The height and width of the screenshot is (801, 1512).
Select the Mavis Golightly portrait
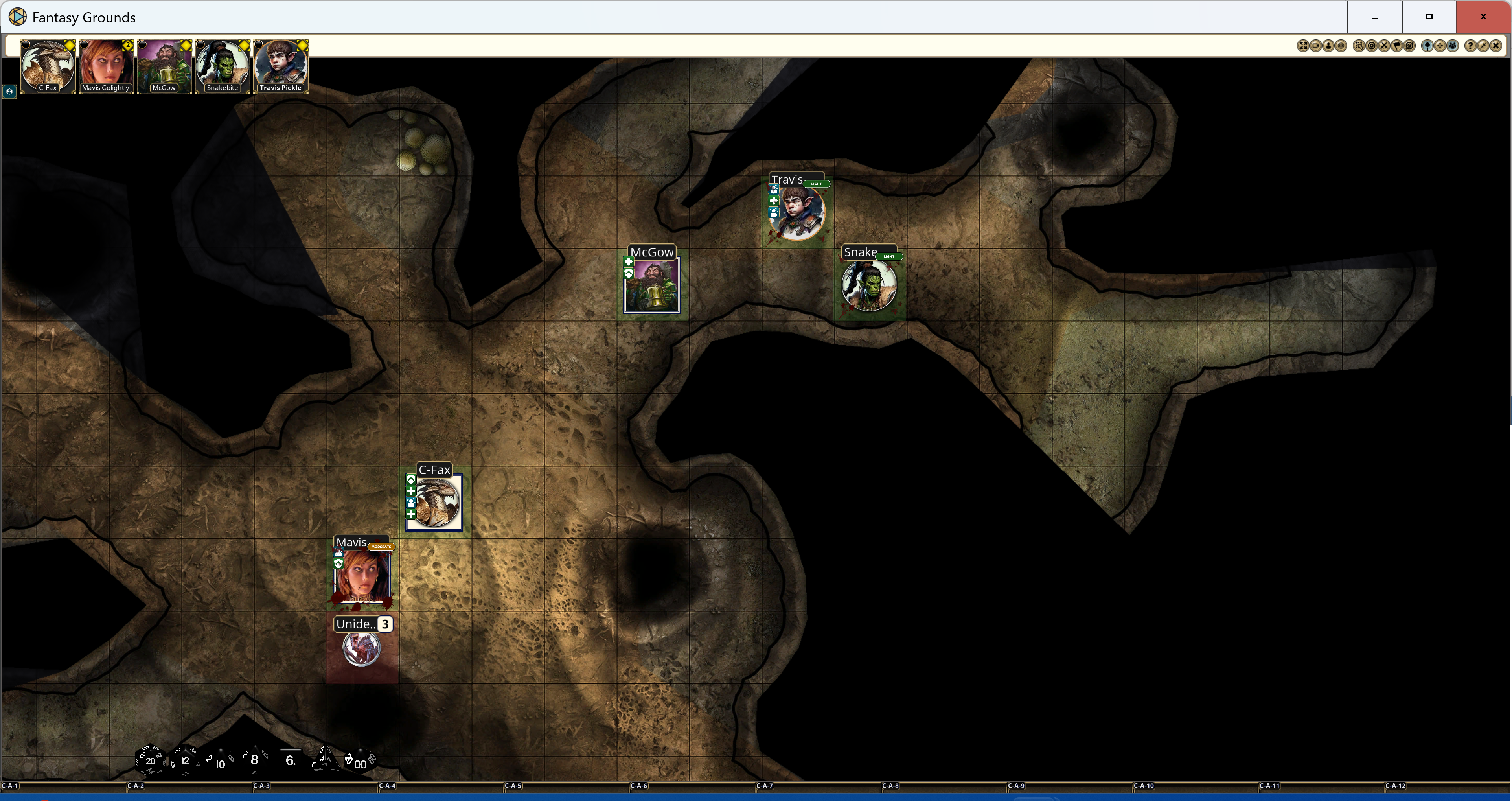coord(106,66)
